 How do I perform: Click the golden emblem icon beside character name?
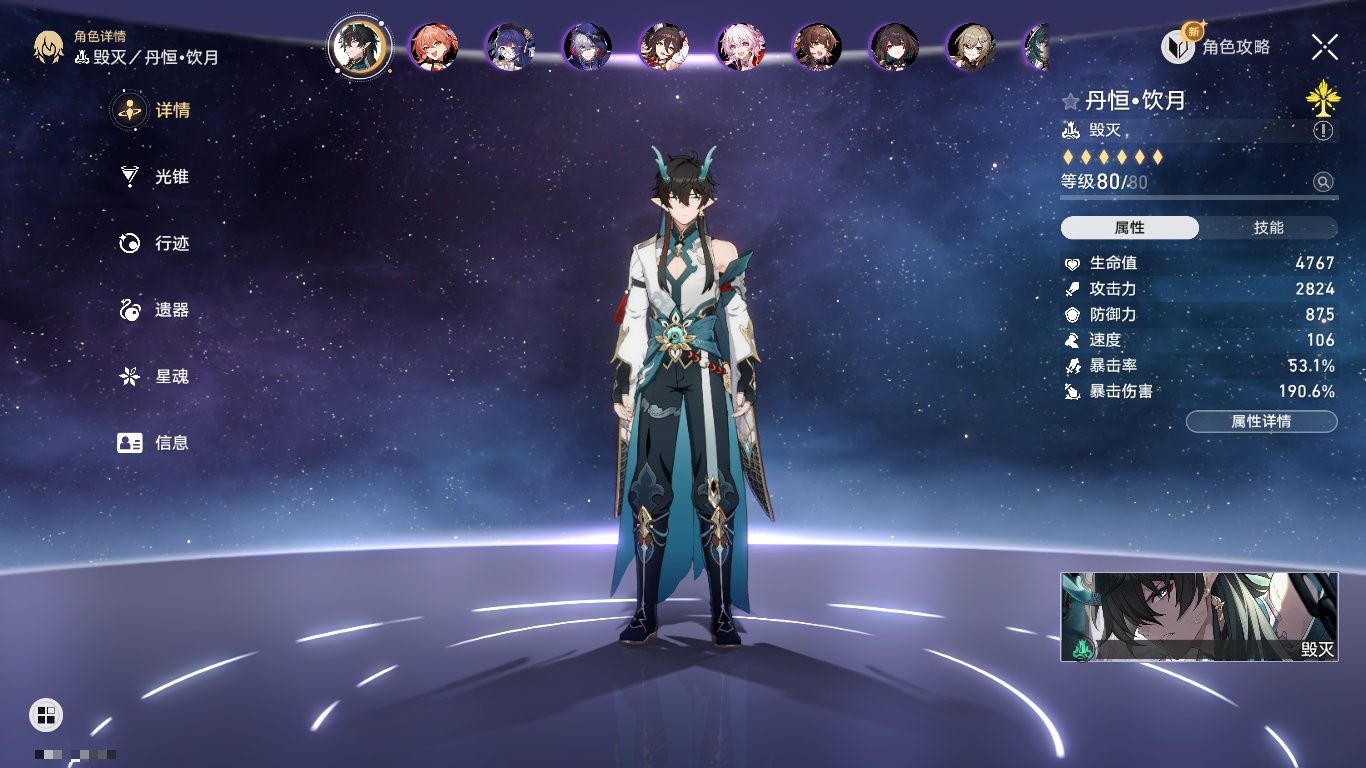pos(1322,98)
